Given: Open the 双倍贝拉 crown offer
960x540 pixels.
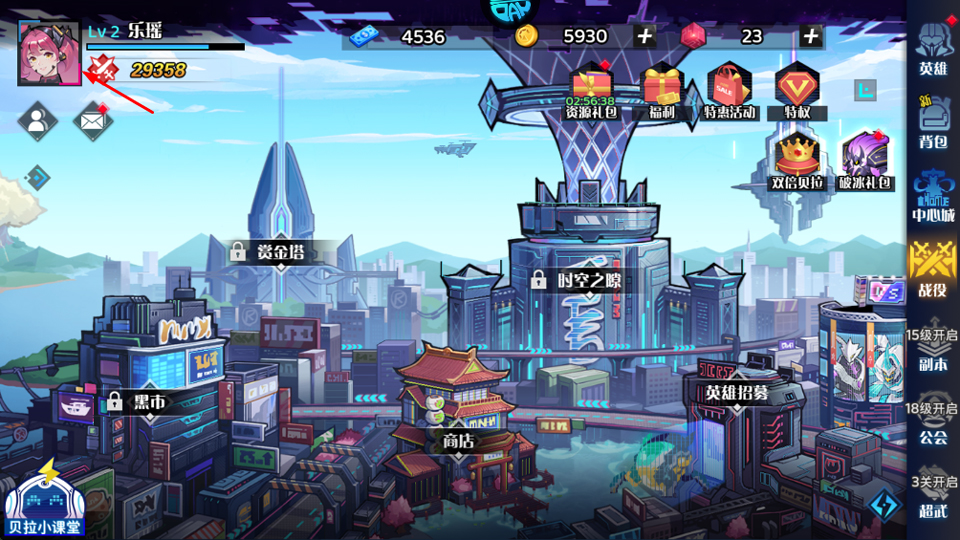Looking at the screenshot, I should pos(797,162).
